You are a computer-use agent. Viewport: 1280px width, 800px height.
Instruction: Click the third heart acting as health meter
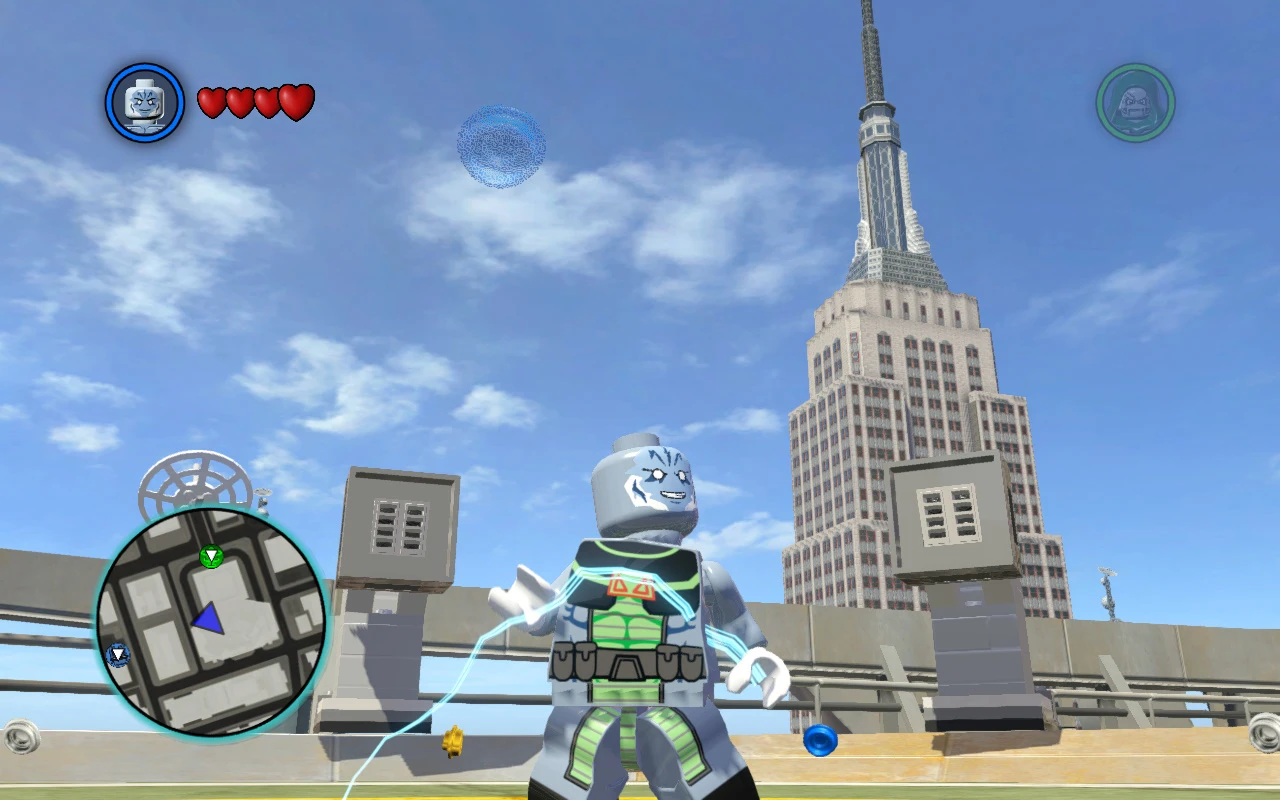(x=266, y=100)
